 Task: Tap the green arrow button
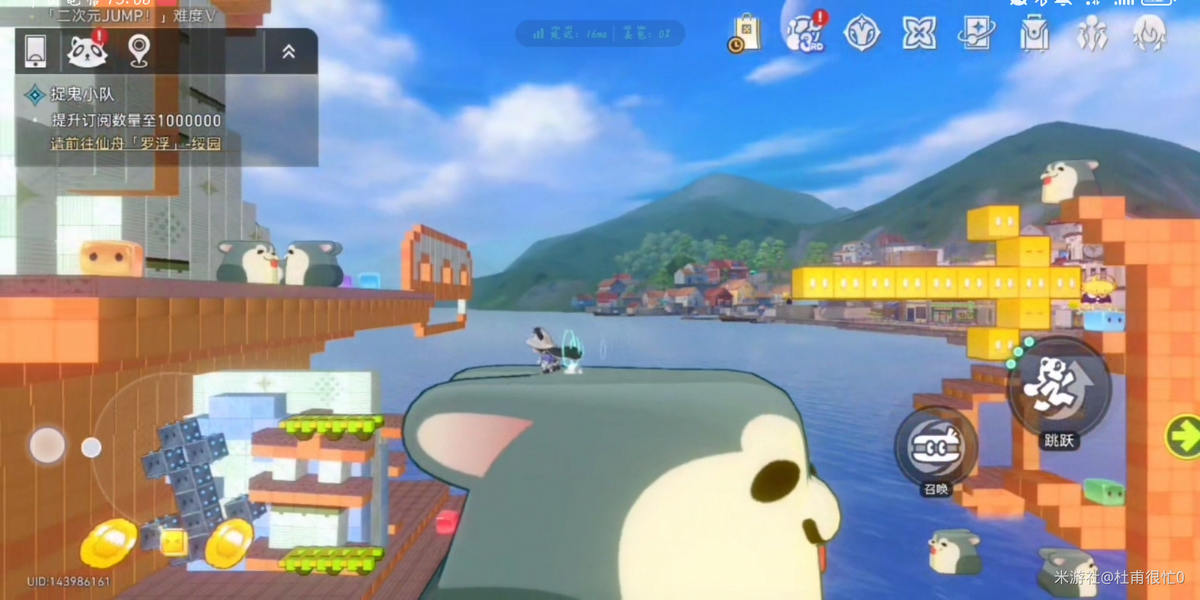[1183, 437]
